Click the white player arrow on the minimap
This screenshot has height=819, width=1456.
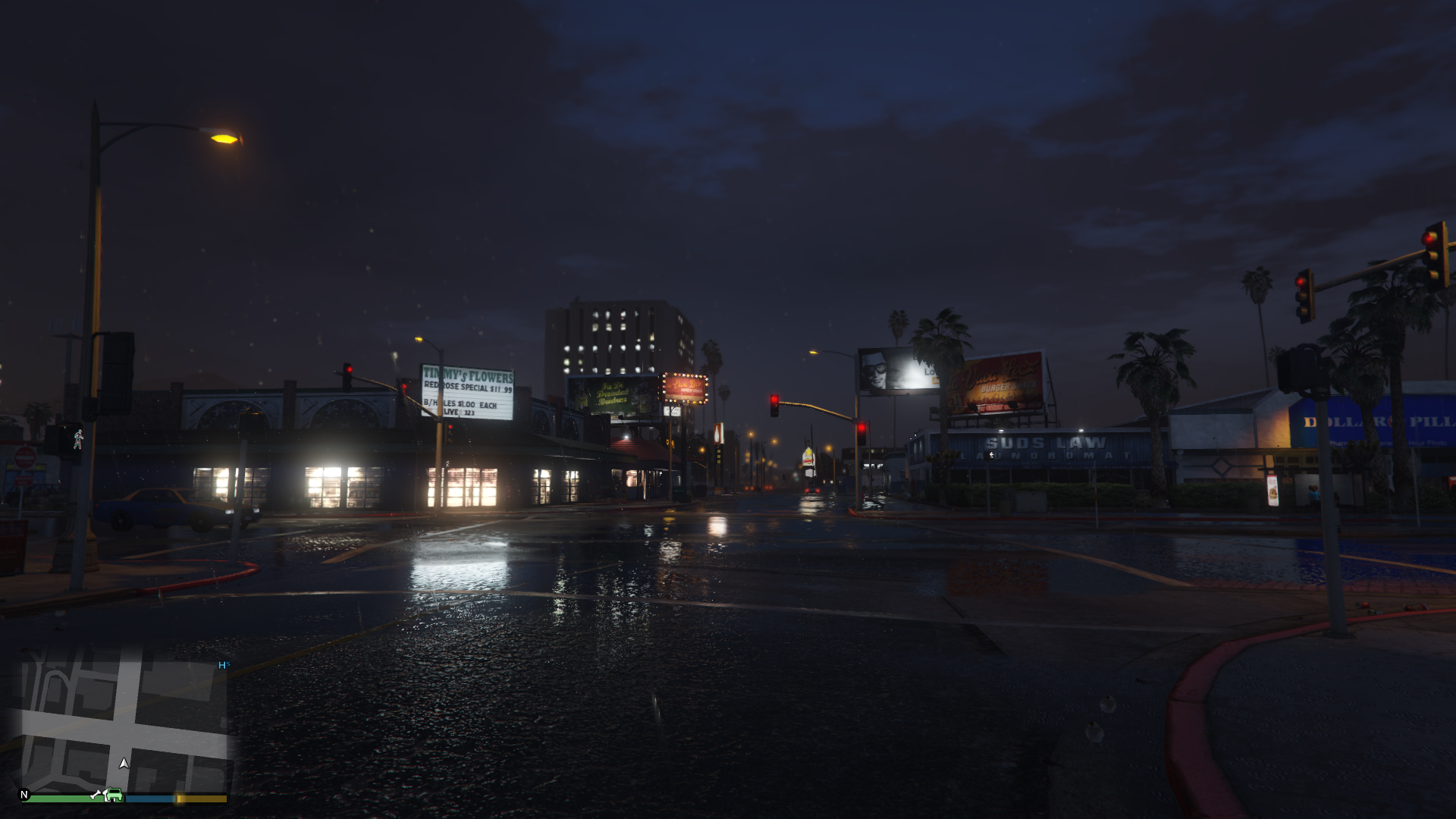tap(124, 763)
